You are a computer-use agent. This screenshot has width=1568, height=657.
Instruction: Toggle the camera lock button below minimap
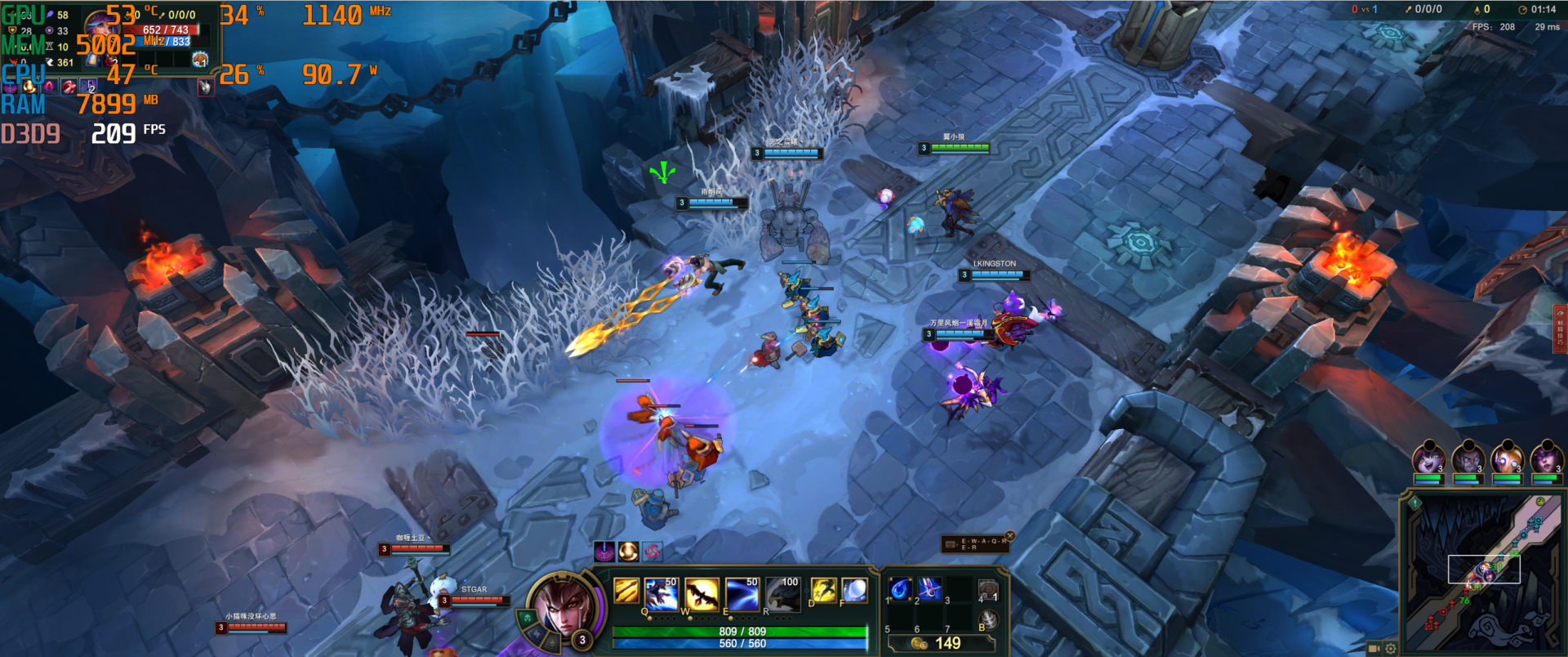[1374, 648]
